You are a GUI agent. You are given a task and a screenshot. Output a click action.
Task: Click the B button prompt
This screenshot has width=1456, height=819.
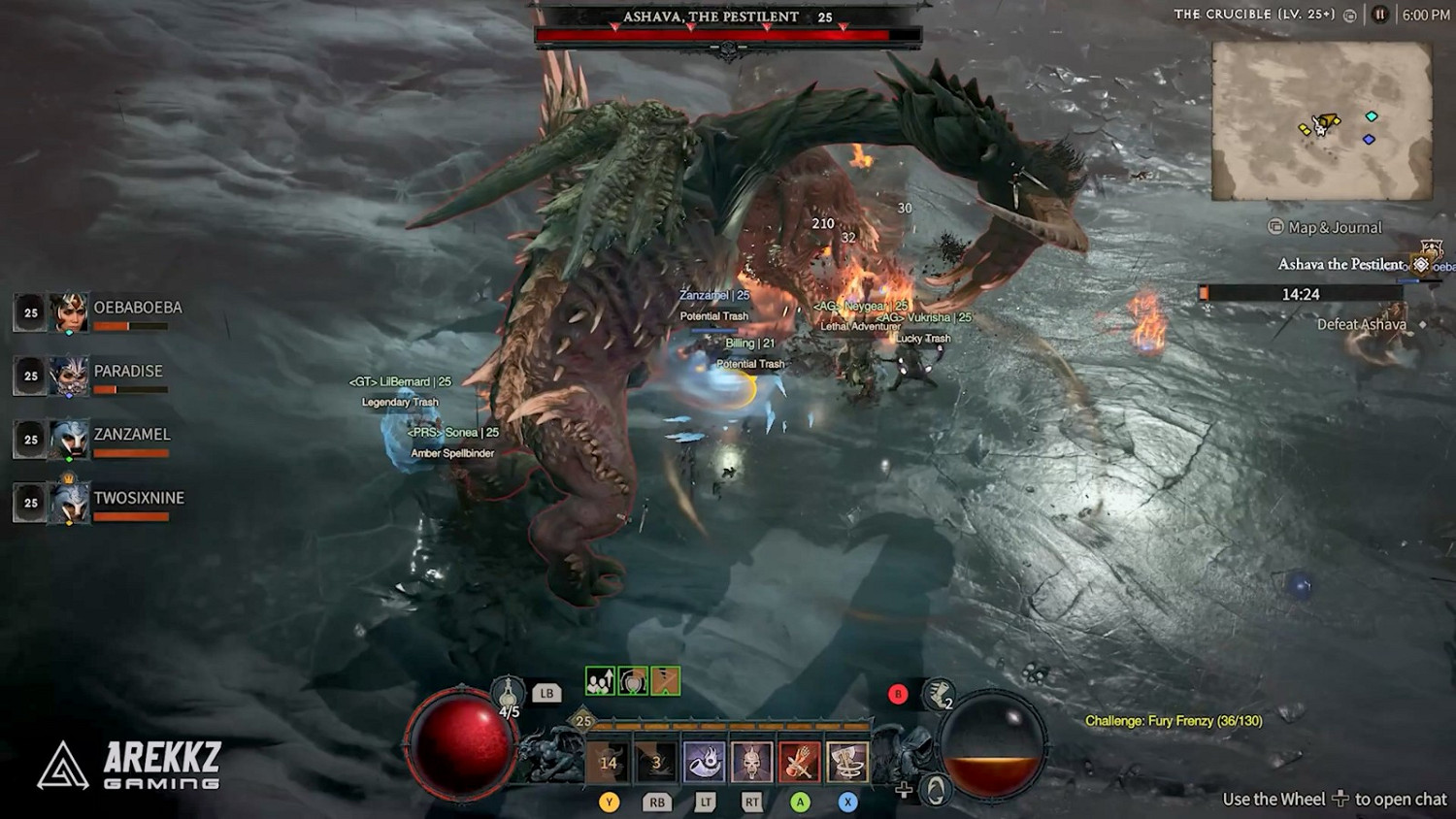pyautogui.click(x=899, y=694)
